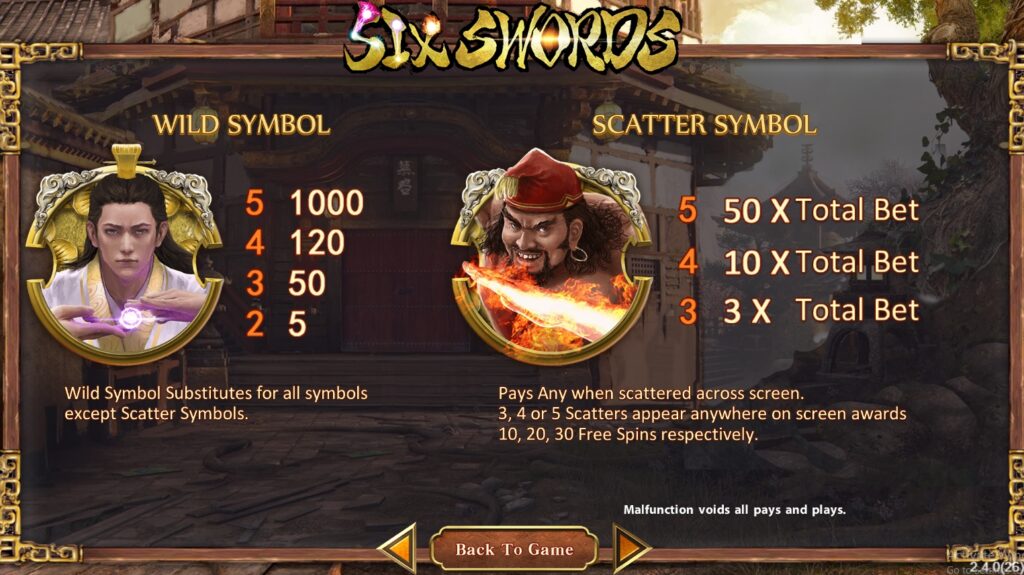Return via the Back To Game button
Image resolution: width=1024 pixels, height=575 pixels.
[x=514, y=549]
